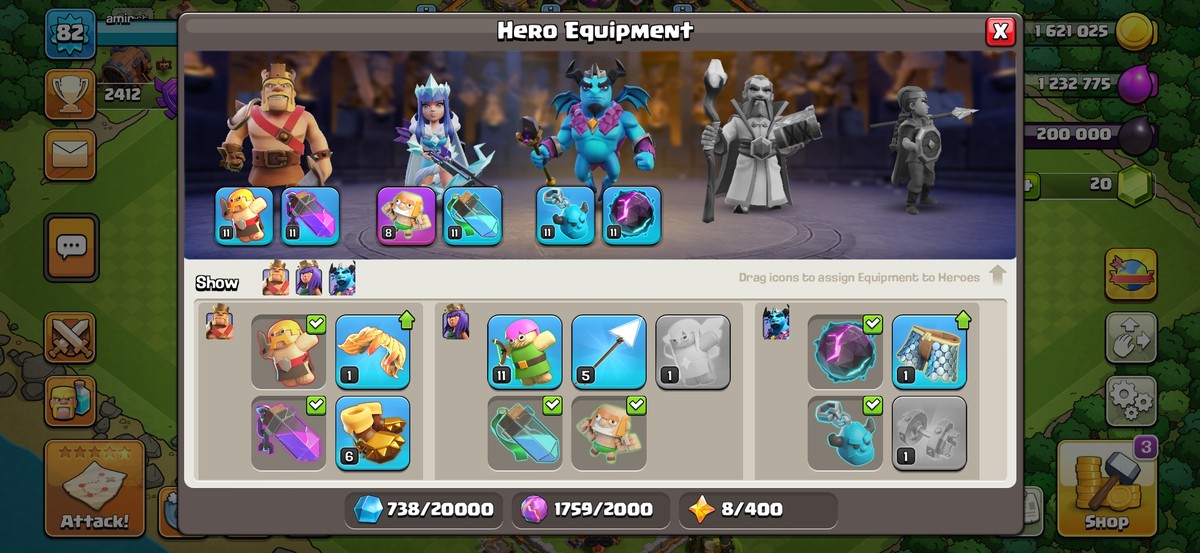
Task: Choose the Earthquake Boots equipment
Action: click(x=372, y=433)
